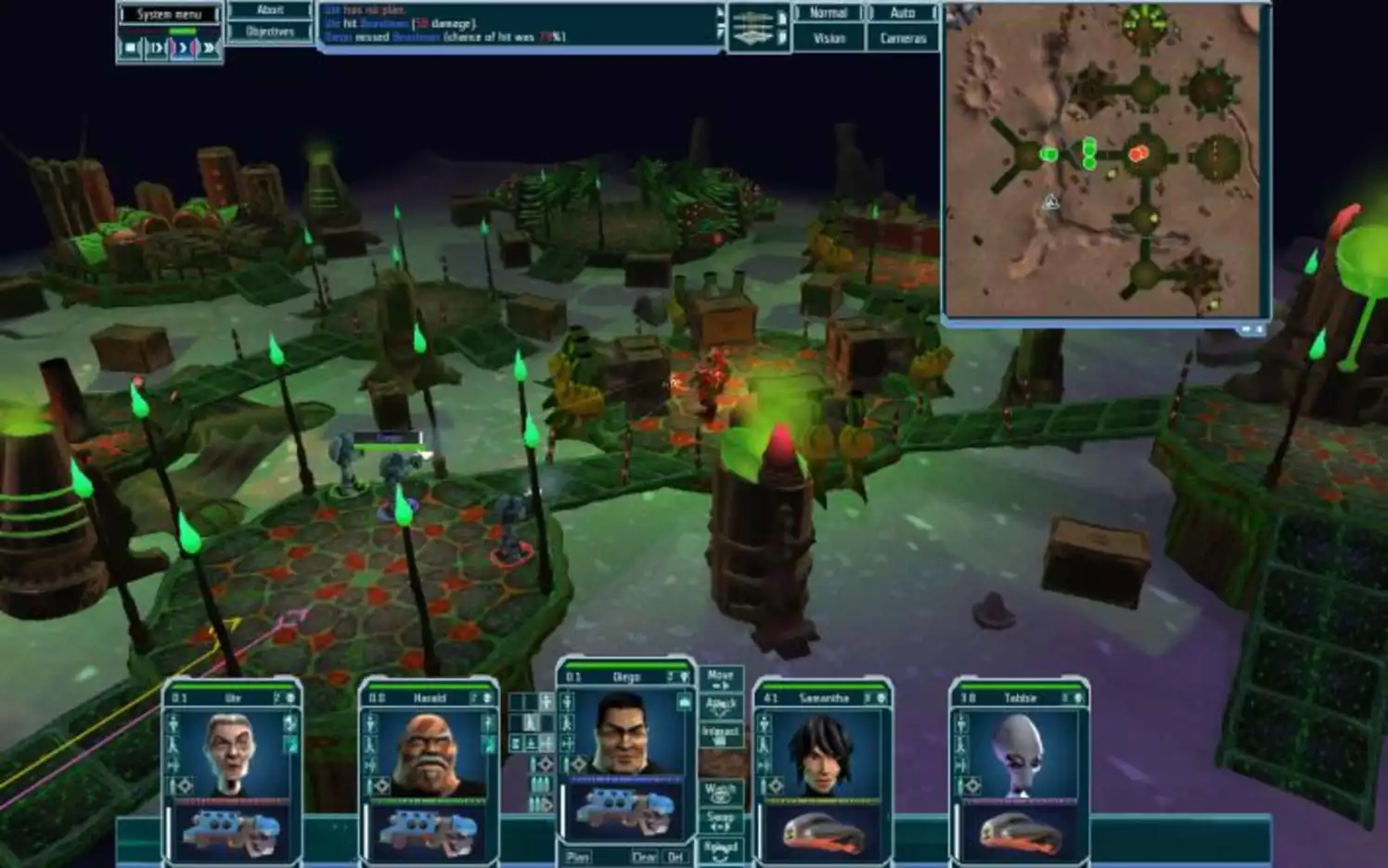The width and height of the screenshot is (1388, 868).
Task: Show the mission Objectives
Action: tap(270, 32)
